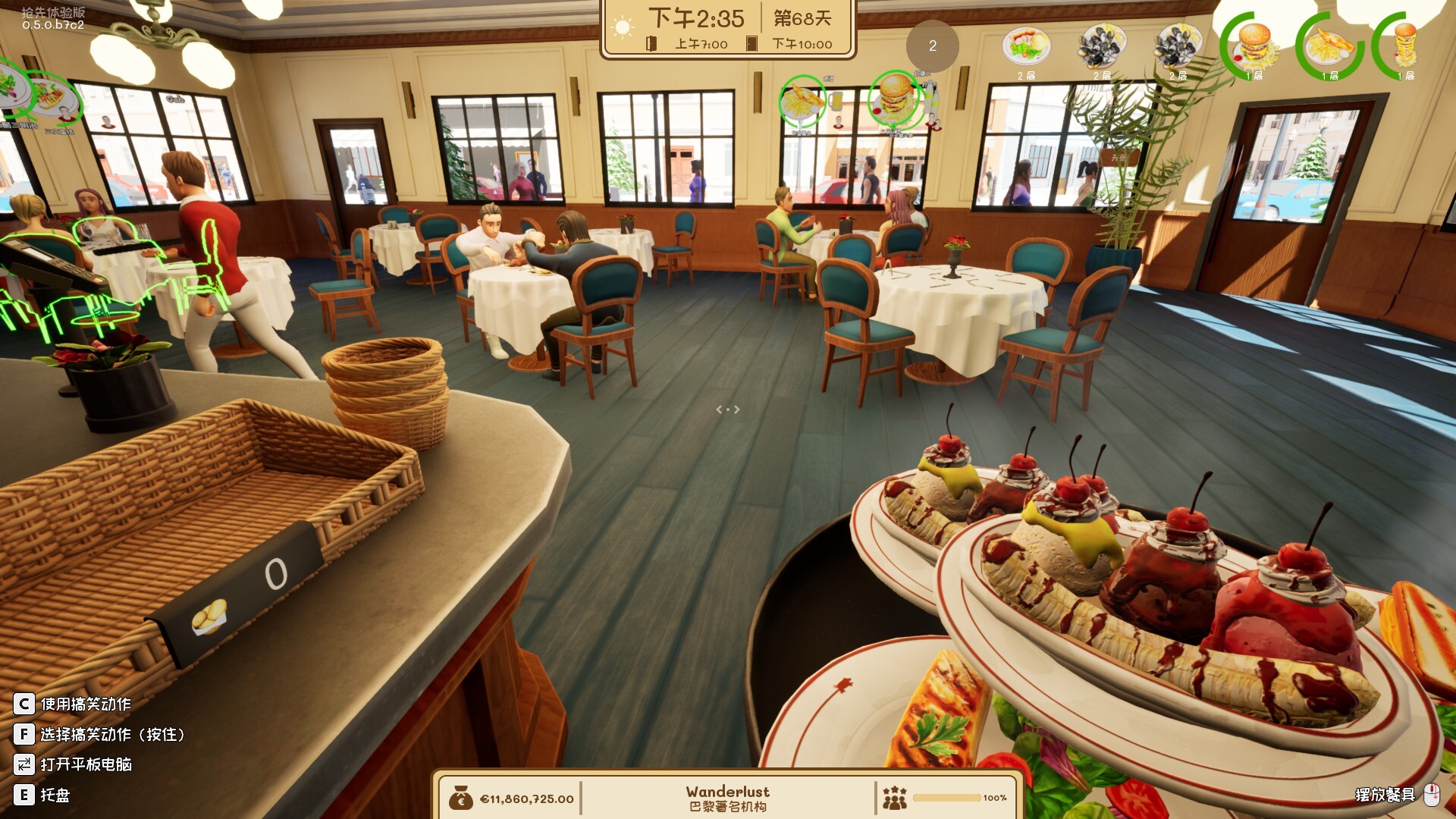Screen dimensions: 1456x819
Task: Select the burger order circled near the ceiling
Action: tap(895, 99)
